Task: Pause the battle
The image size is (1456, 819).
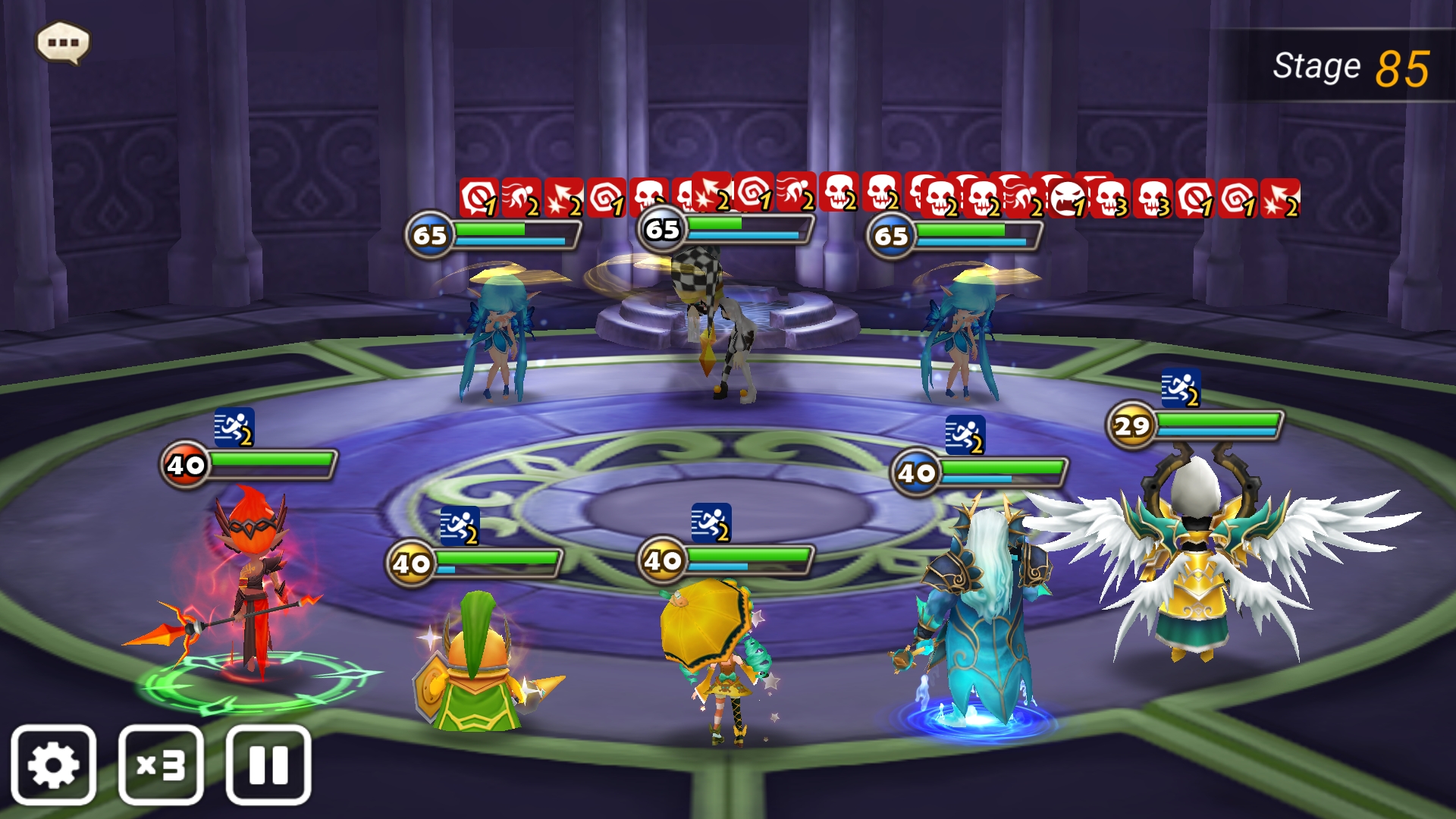Action: point(268,764)
